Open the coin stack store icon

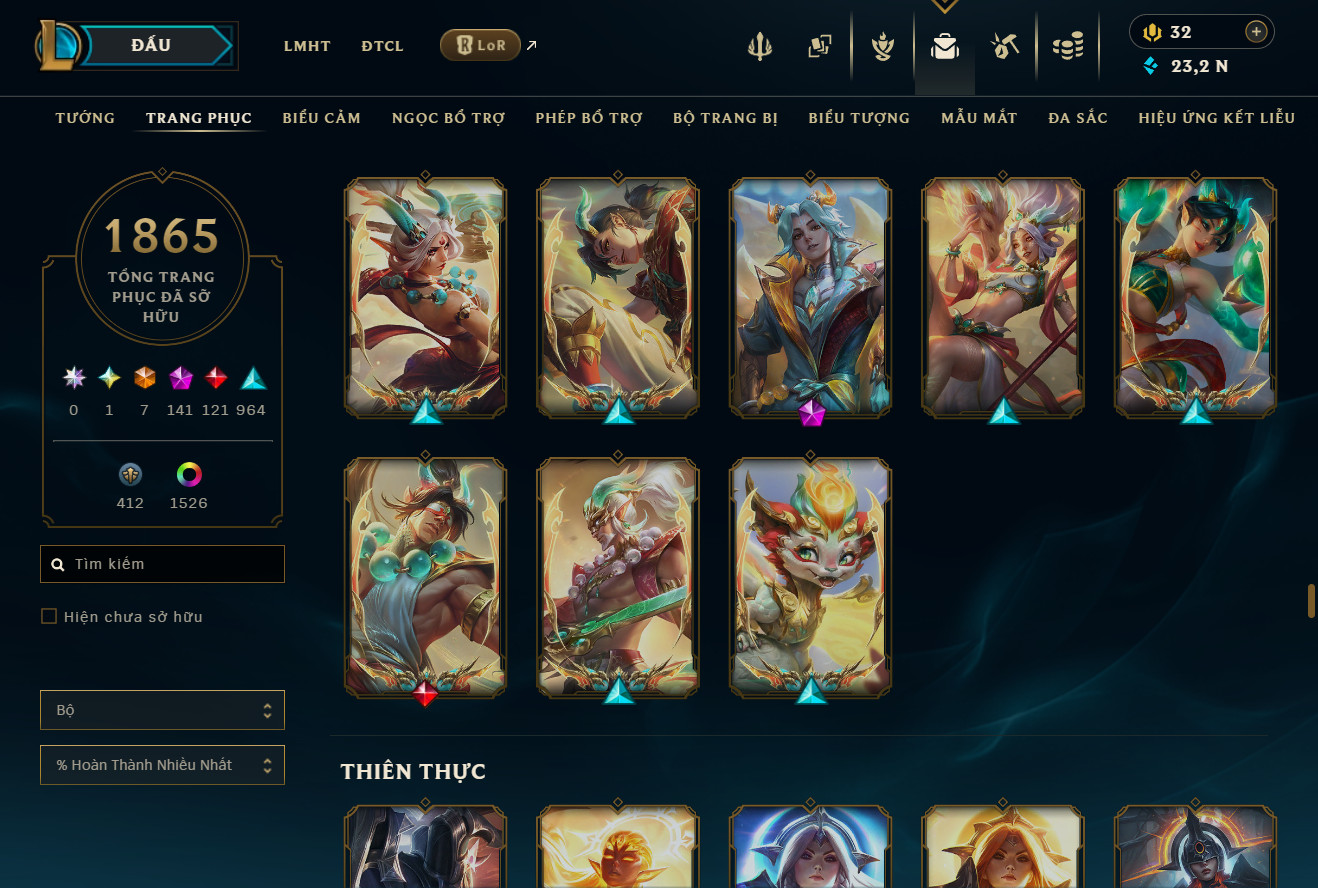tap(1068, 46)
